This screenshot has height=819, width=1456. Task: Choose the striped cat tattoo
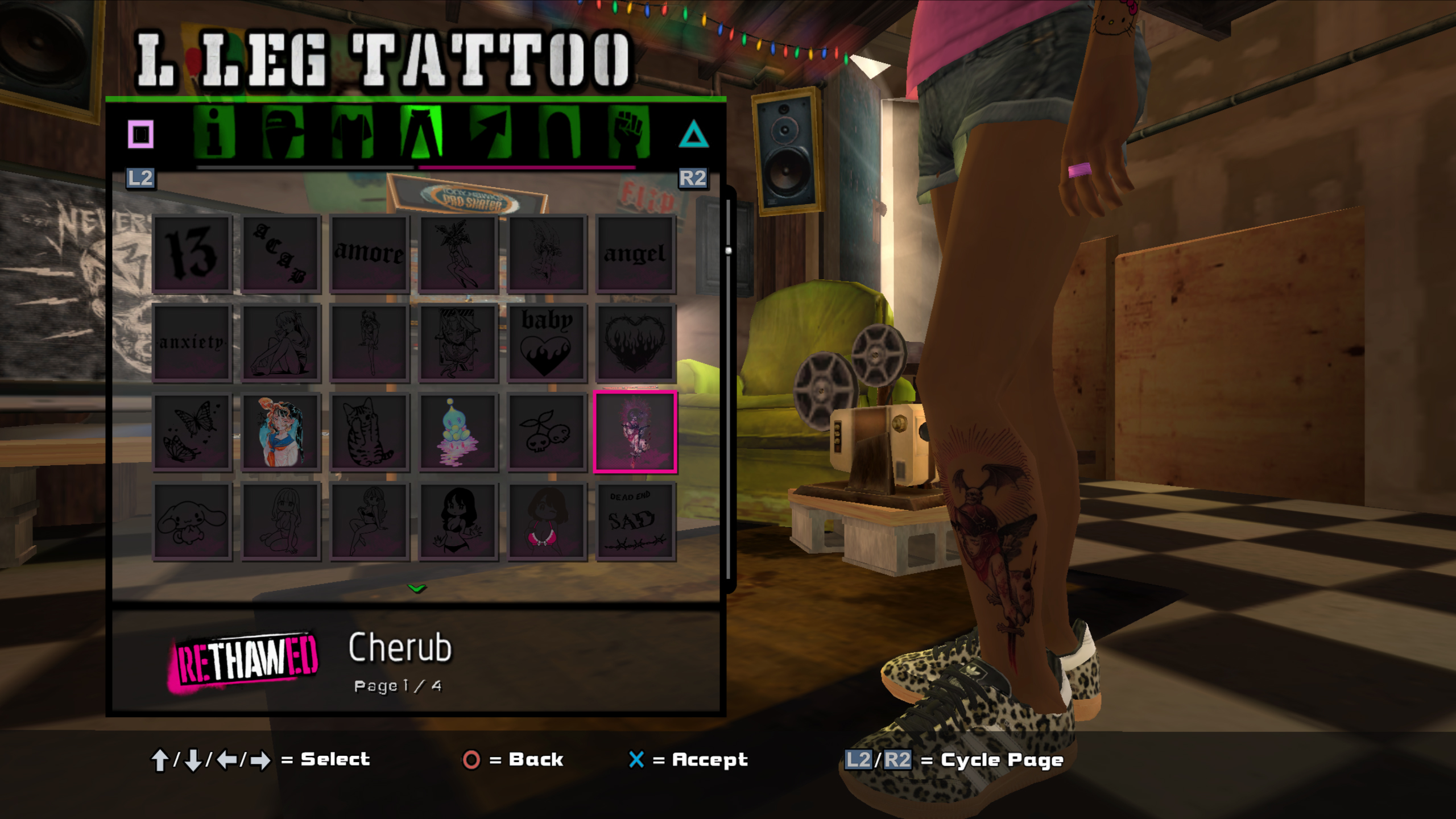(x=370, y=432)
